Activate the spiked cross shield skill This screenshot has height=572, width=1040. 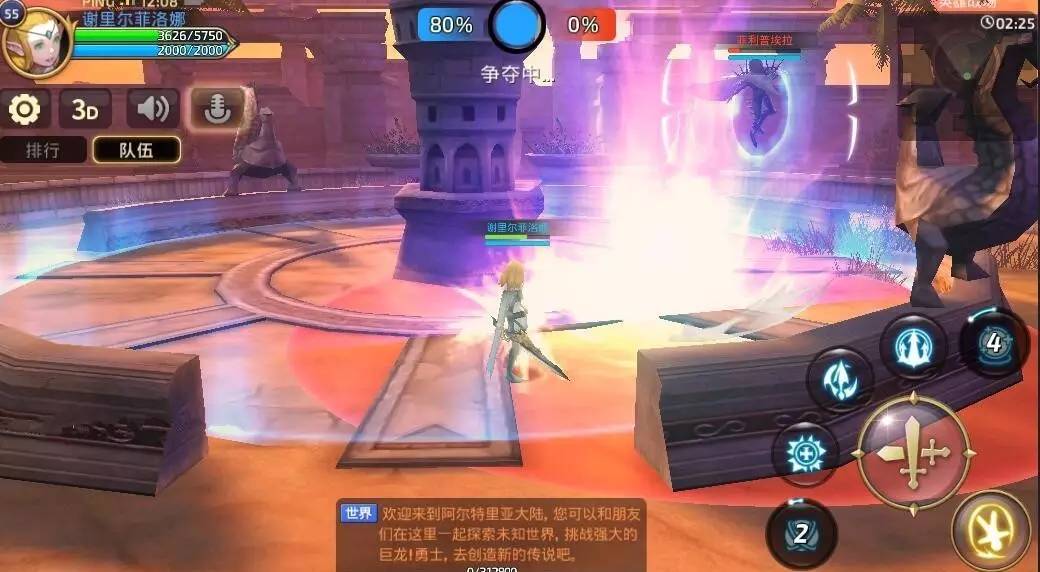point(806,454)
